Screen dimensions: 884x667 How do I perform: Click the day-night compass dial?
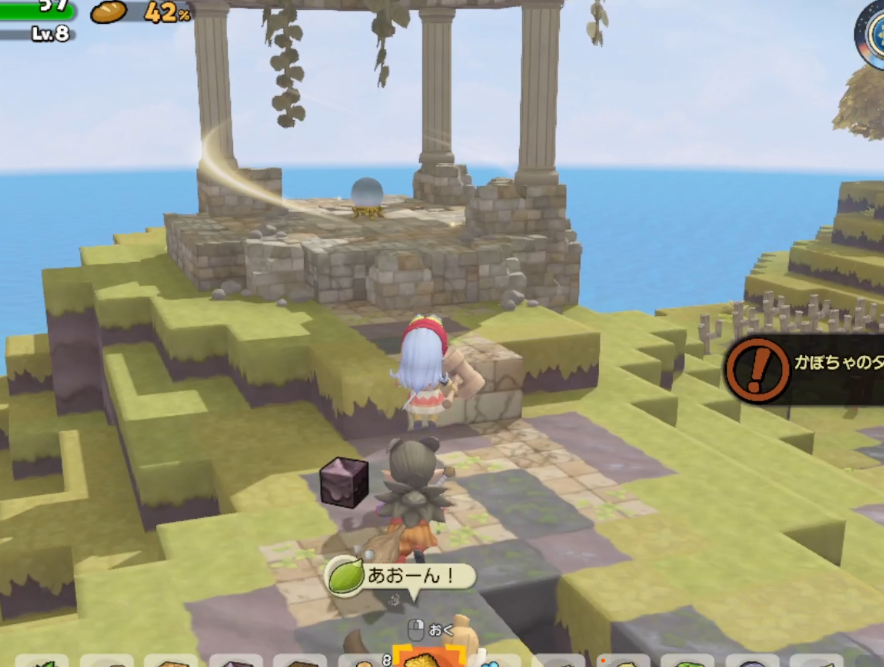pos(872,35)
